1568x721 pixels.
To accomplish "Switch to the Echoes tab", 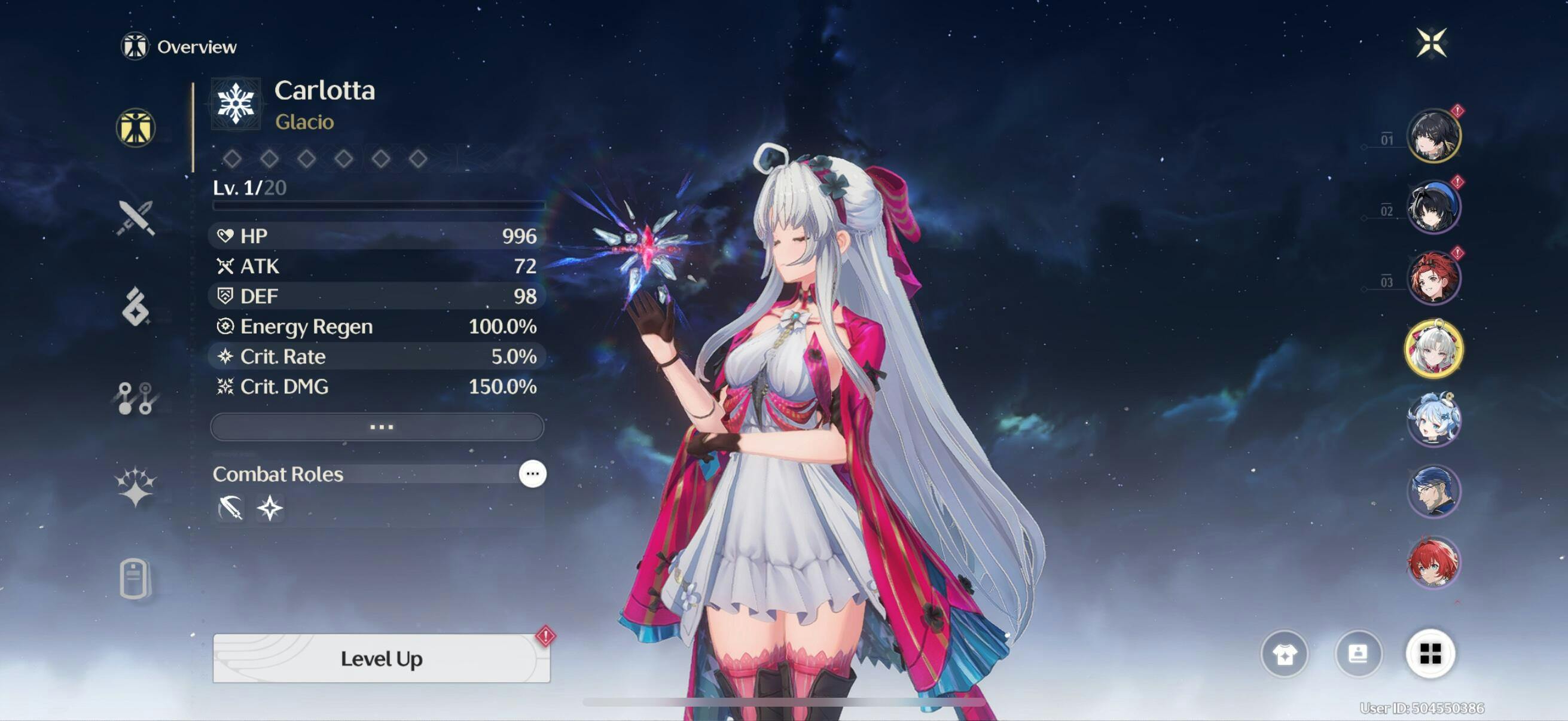I will [x=136, y=307].
